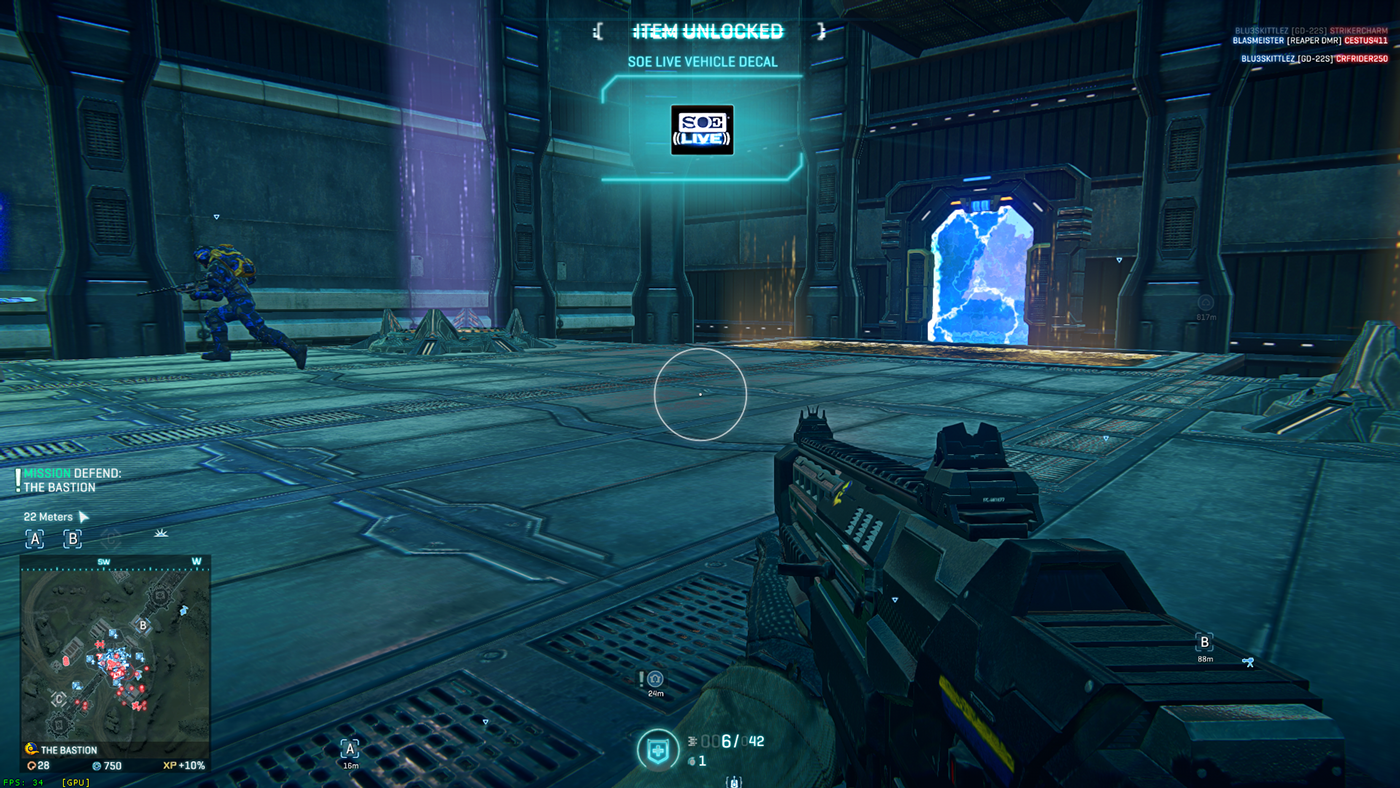Click the mission waypoint marker showing 24m
The width and height of the screenshot is (1400, 788).
coord(655,680)
